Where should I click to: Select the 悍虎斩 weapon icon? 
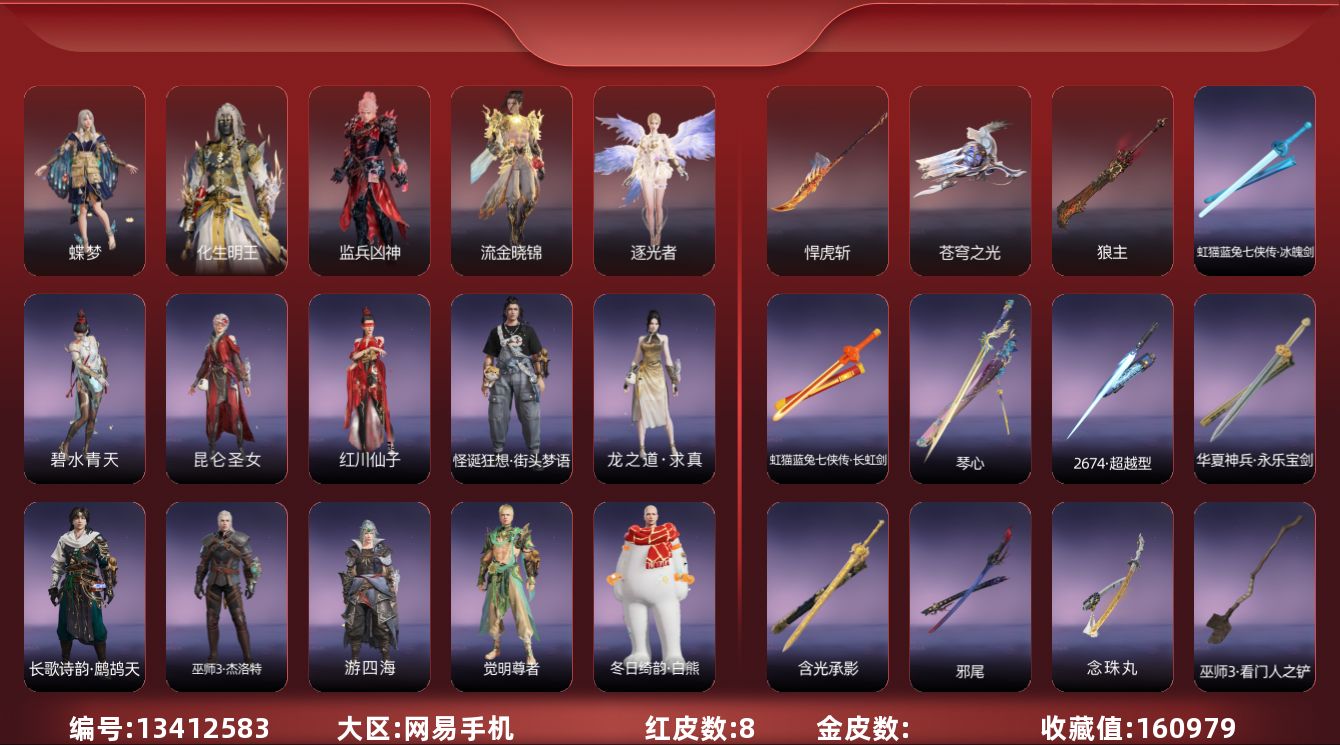pos(826,178)
